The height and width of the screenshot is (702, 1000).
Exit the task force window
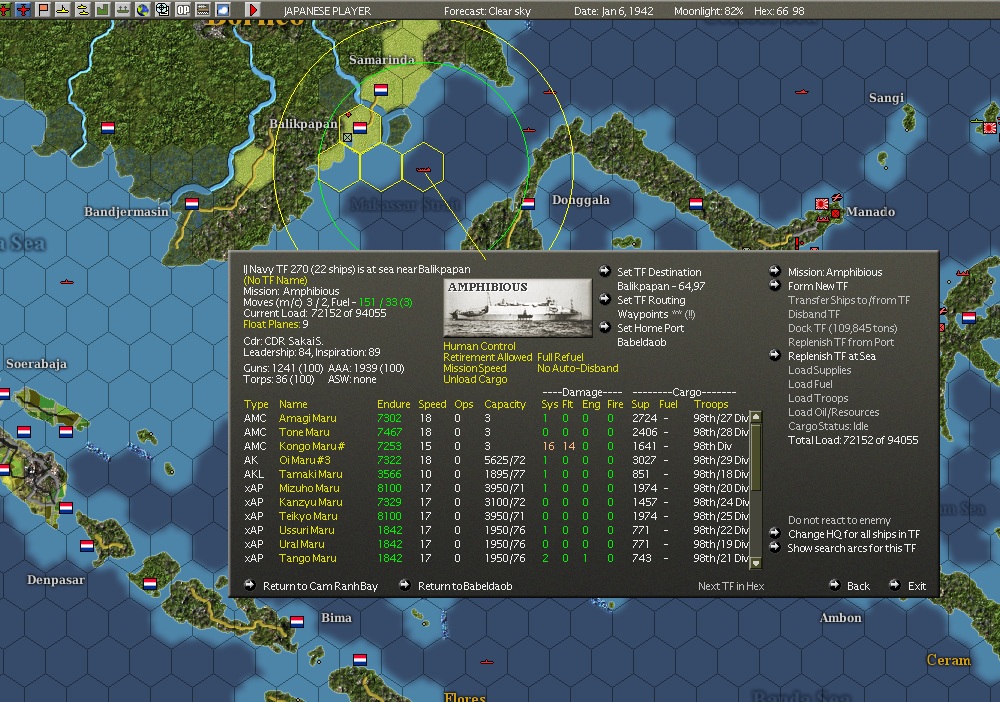tap(916, 586)
